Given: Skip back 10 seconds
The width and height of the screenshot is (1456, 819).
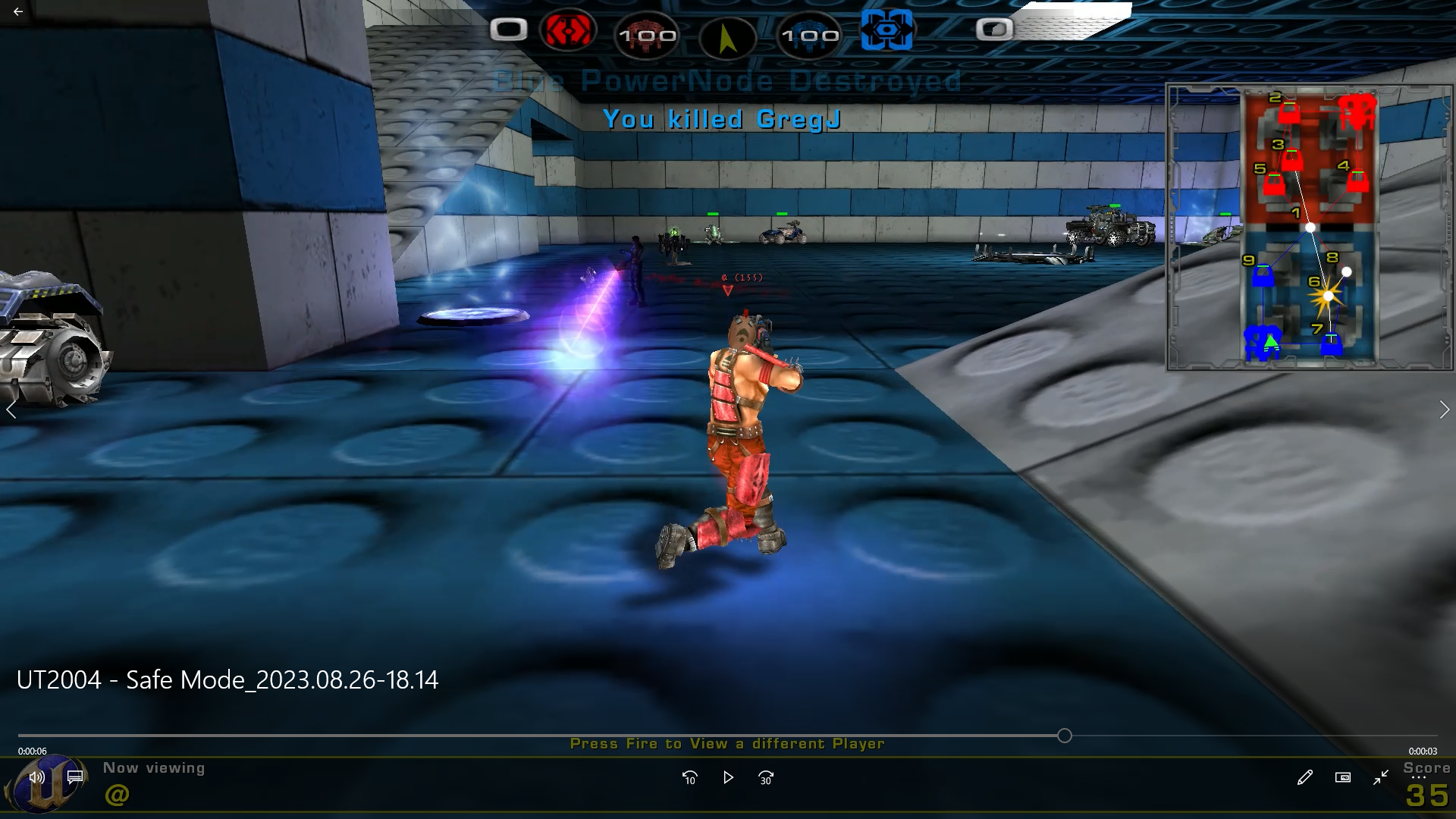Looking at the screenshot, I should pyautogui.click(x=689, y=777).
